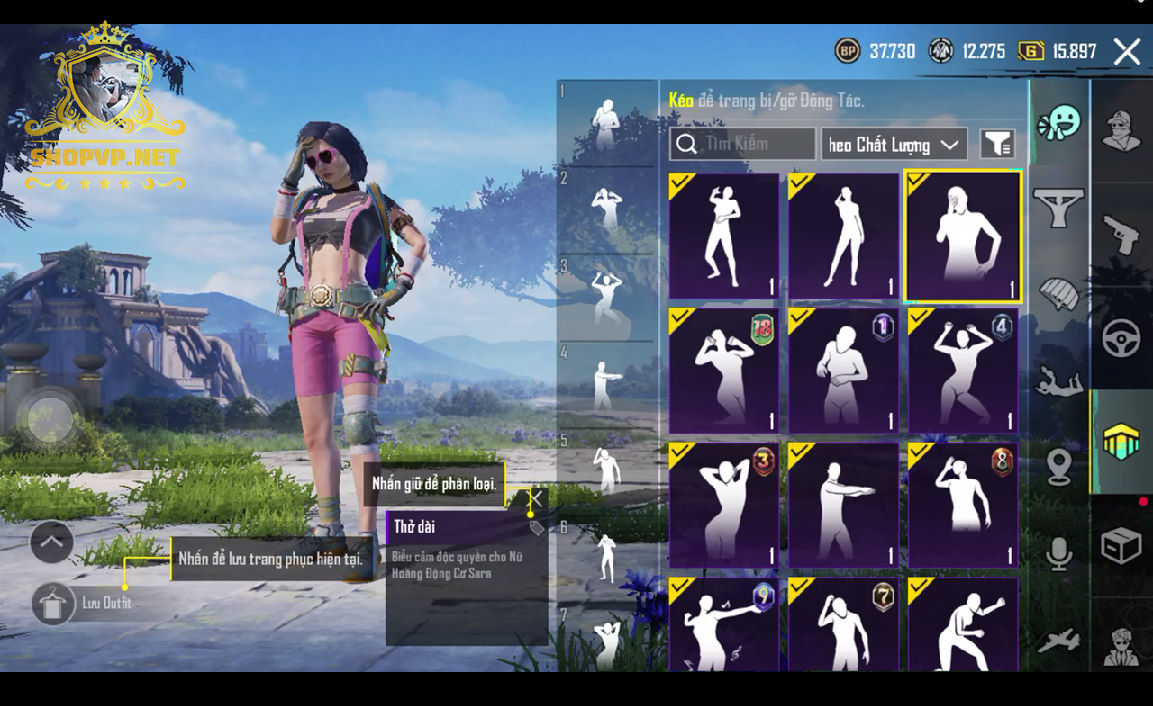The image size is (1153, 706).
Task: Switch to the parachute category tab
Action: click(1059, 294)
